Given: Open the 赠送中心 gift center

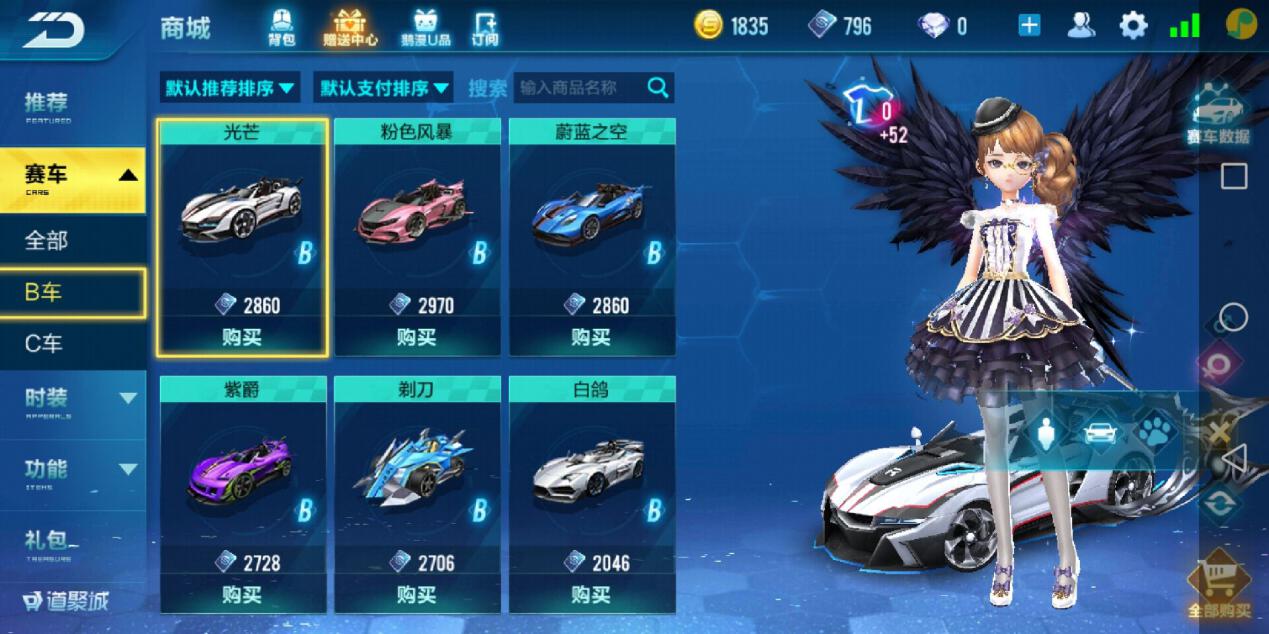Looking at the screenshot, I should (x=349, y=27).
